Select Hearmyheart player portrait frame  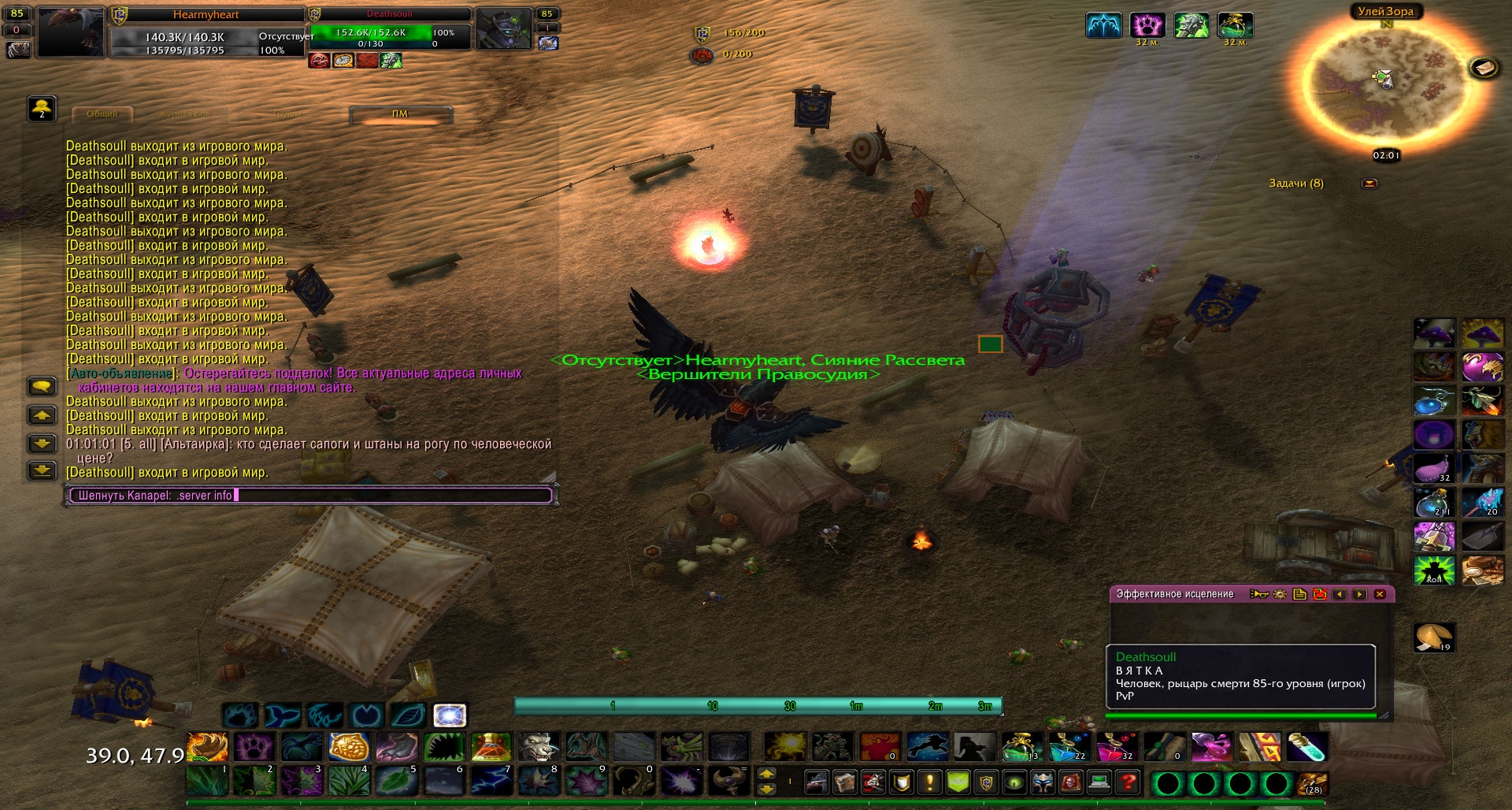(71, 32)
